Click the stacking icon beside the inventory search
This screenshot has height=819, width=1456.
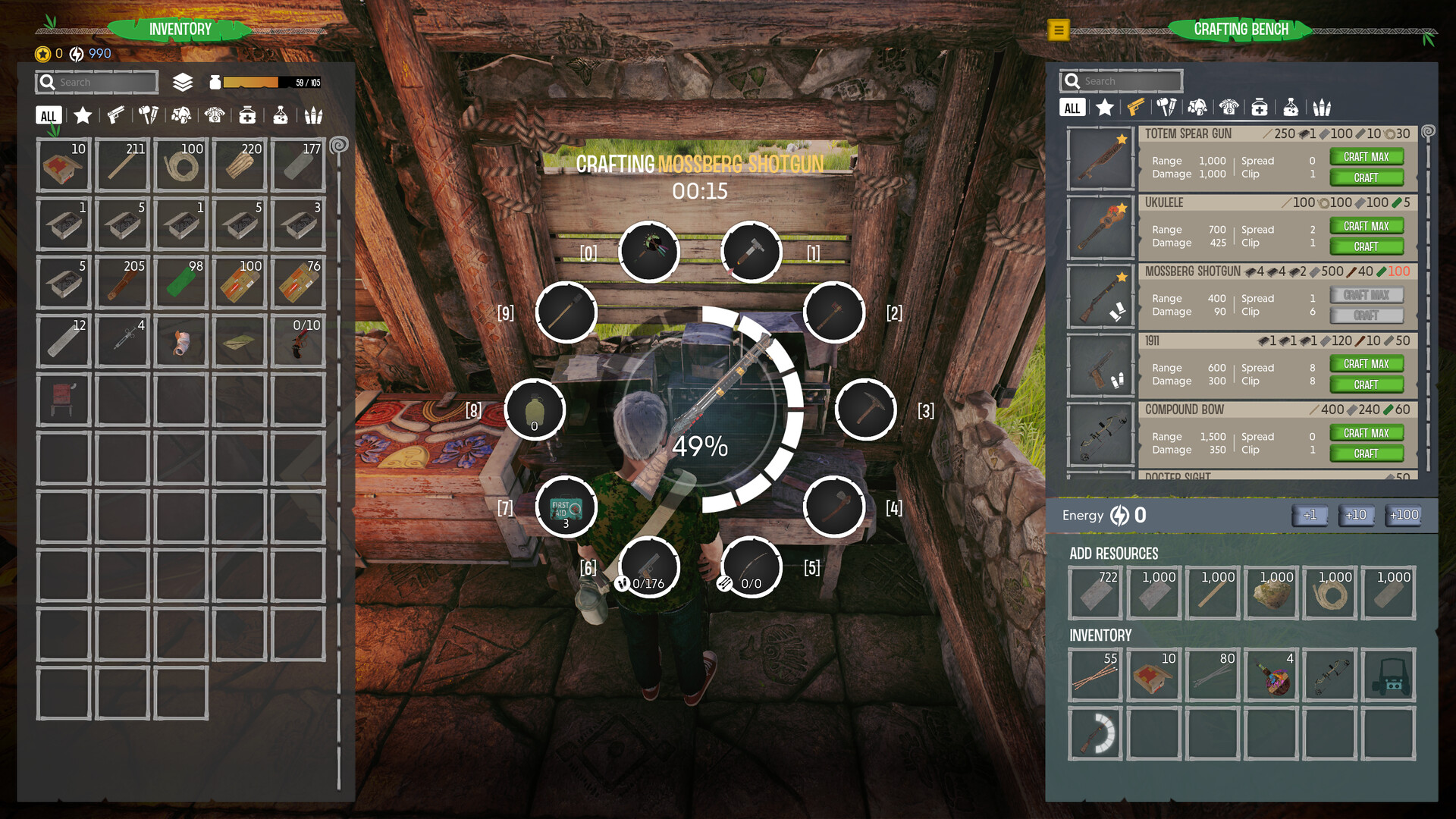(181, 82)
